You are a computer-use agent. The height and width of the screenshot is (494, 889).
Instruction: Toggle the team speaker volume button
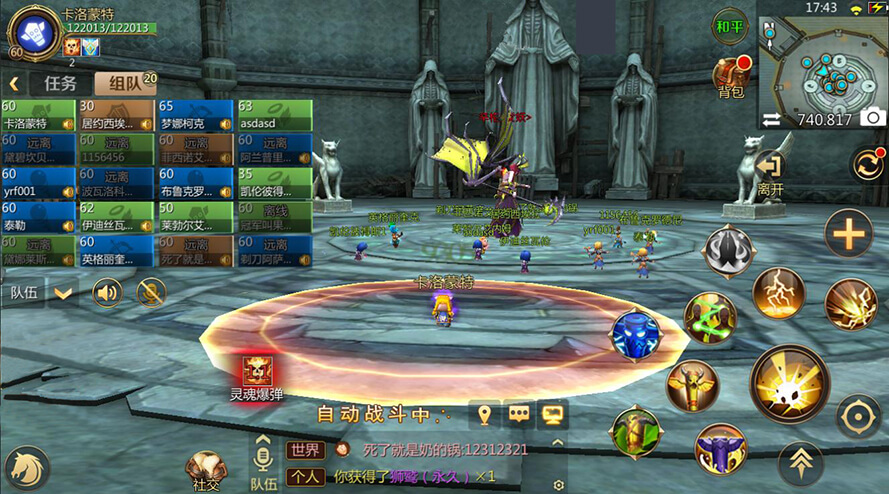pos(107,292)
